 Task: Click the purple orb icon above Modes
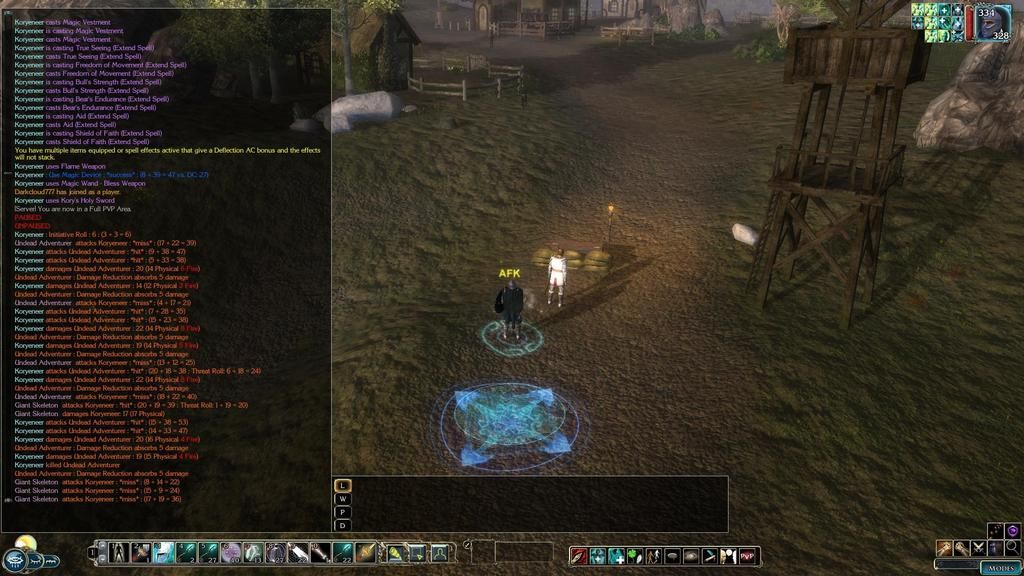click(1012, 530)
